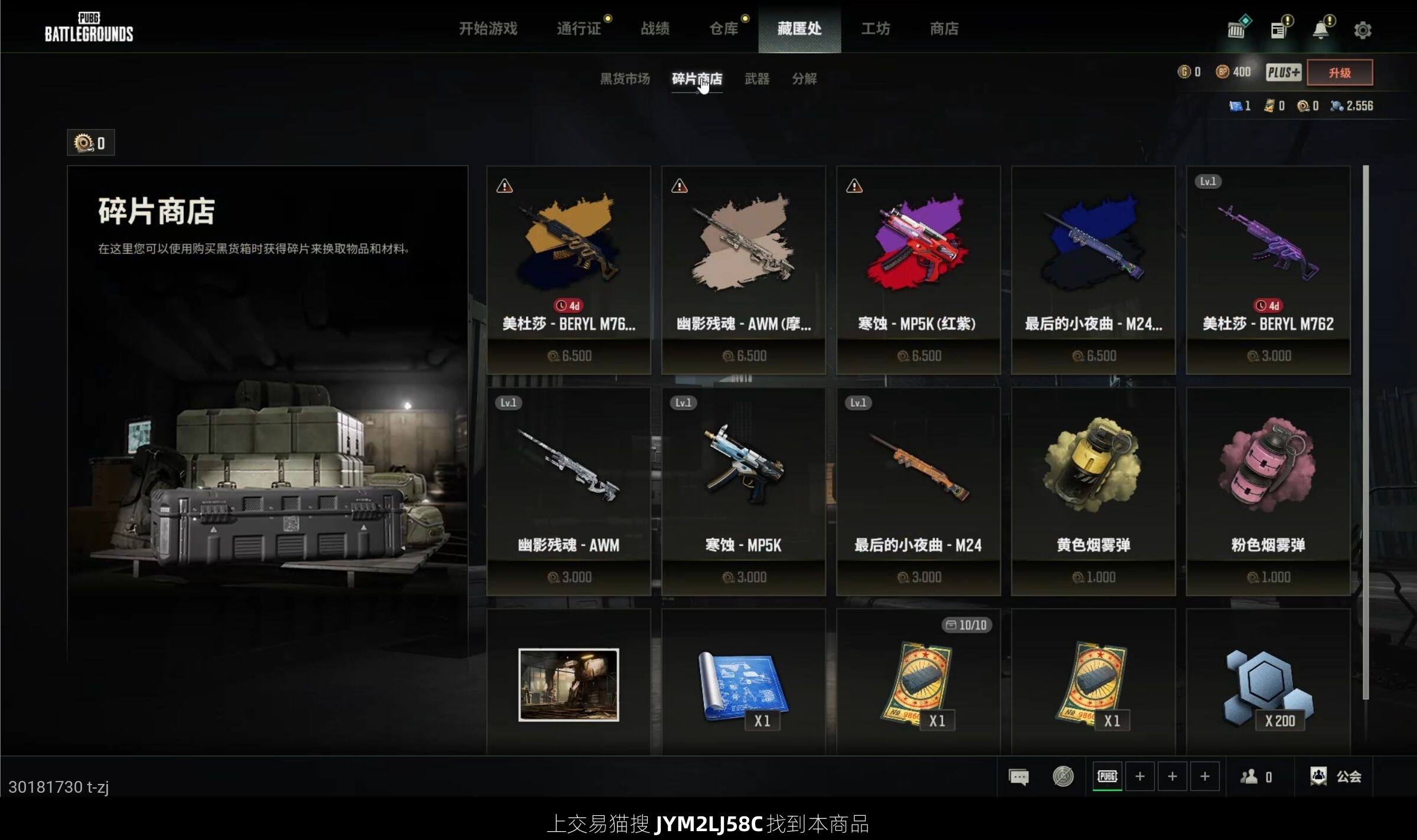This screenshot has height=840, width=1417.
Task: Open the 工坊 tab
Action: 875,28
